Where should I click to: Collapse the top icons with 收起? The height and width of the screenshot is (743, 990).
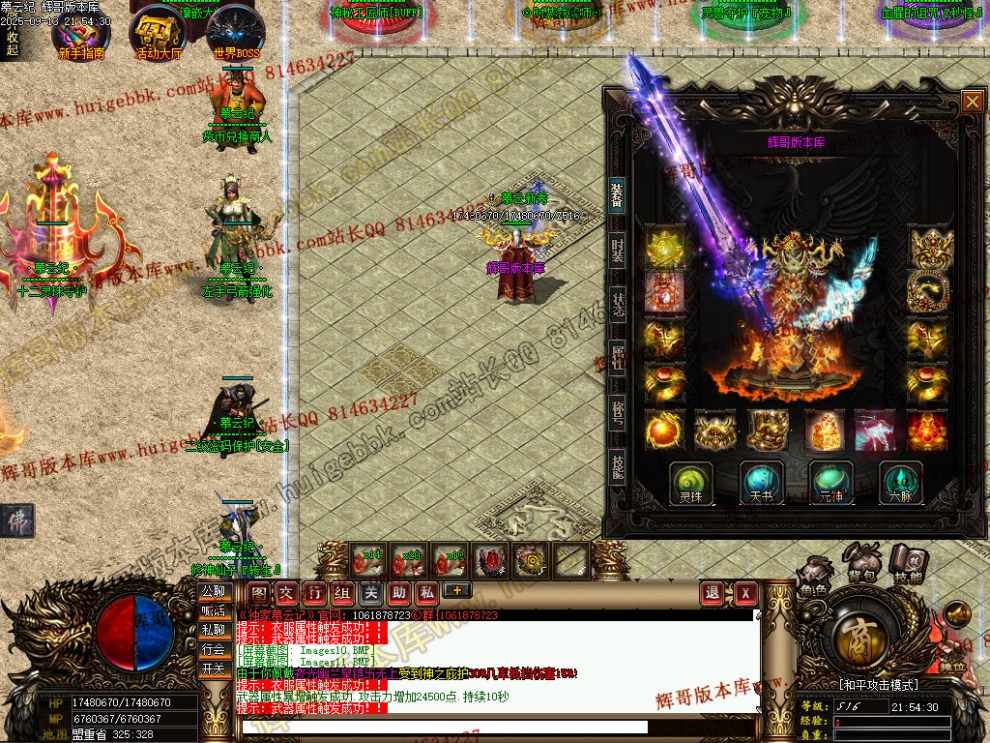tap(12, 42)
